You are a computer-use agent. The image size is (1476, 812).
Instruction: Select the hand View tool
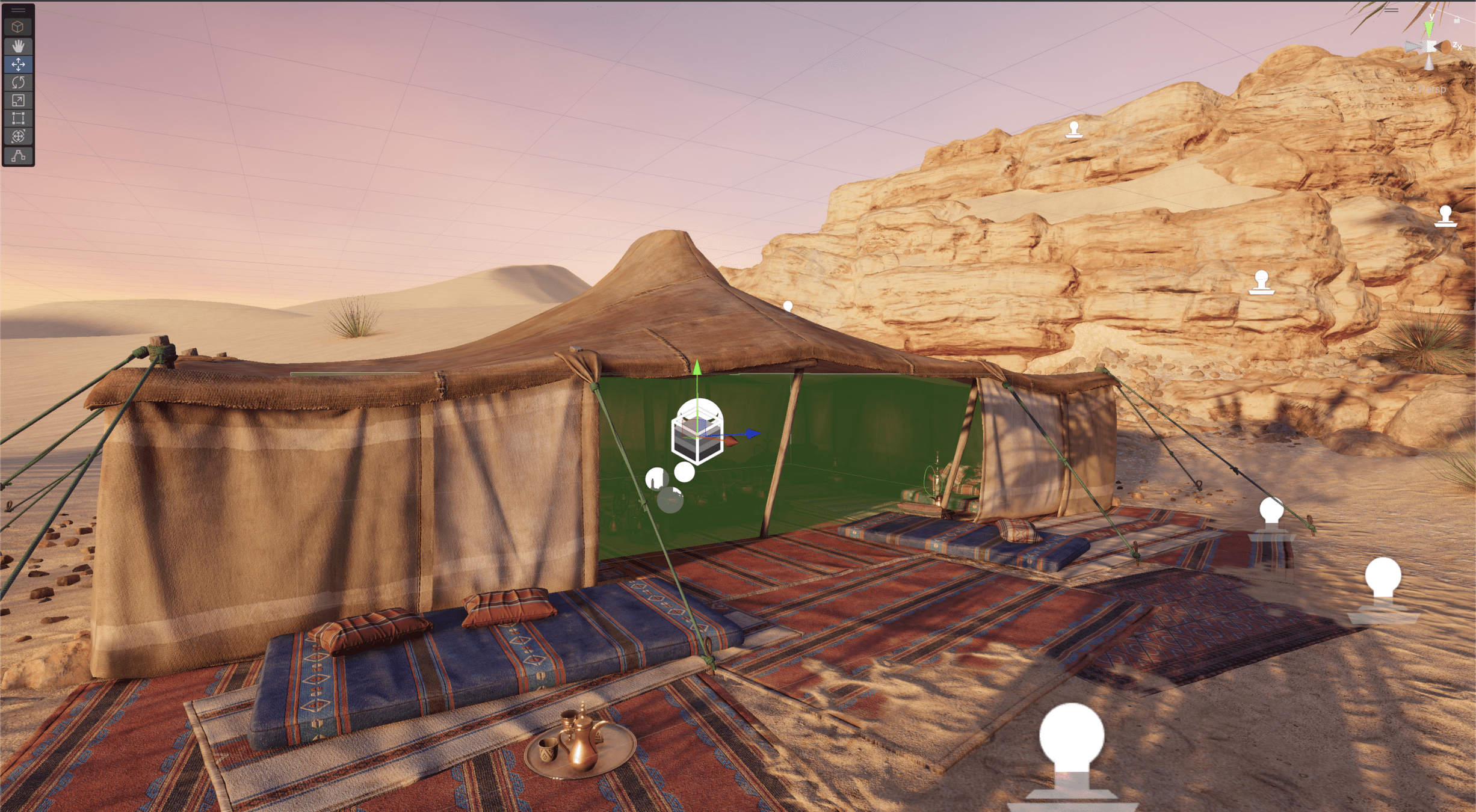pos(18,46)
